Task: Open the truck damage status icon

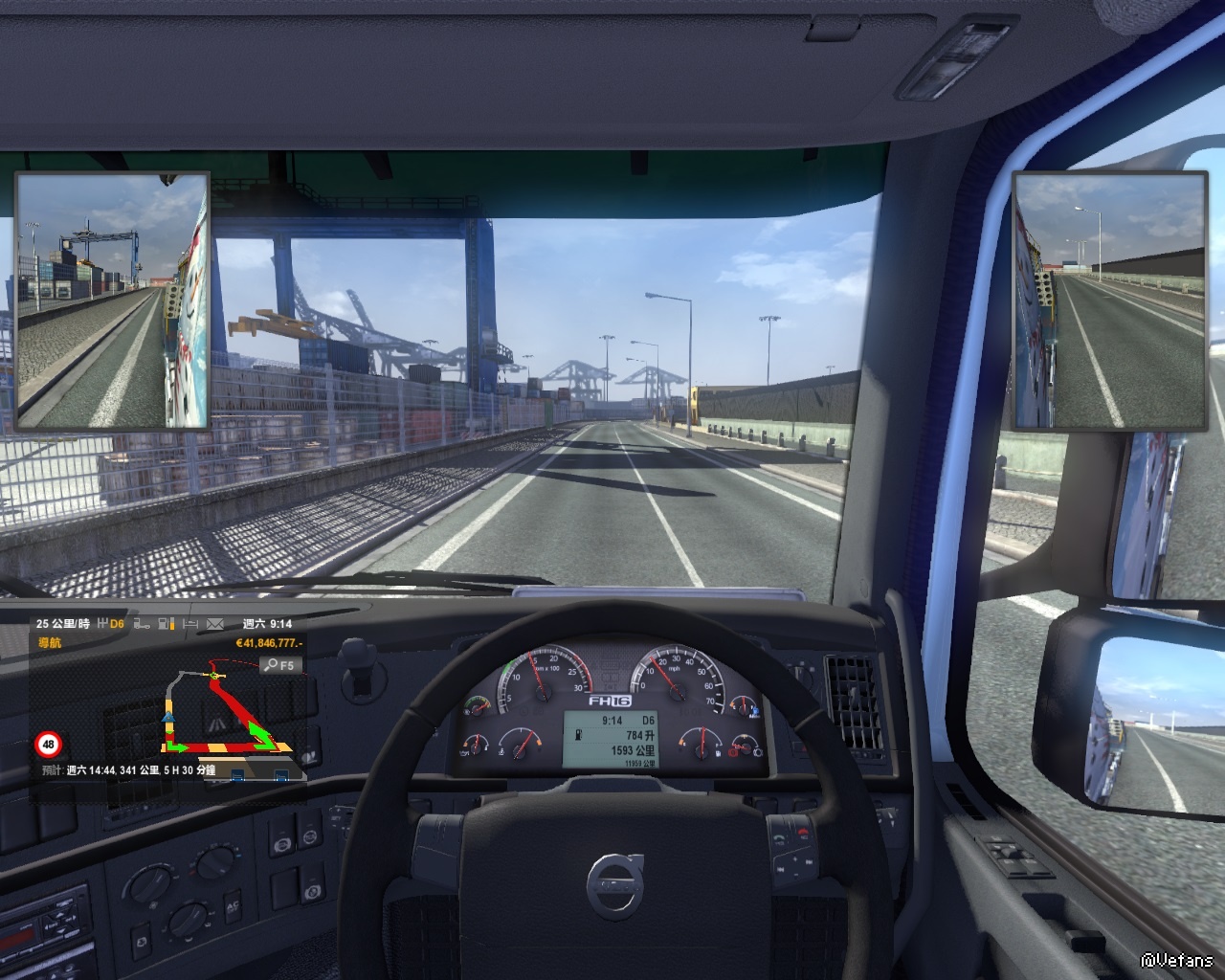Action: 143,624
